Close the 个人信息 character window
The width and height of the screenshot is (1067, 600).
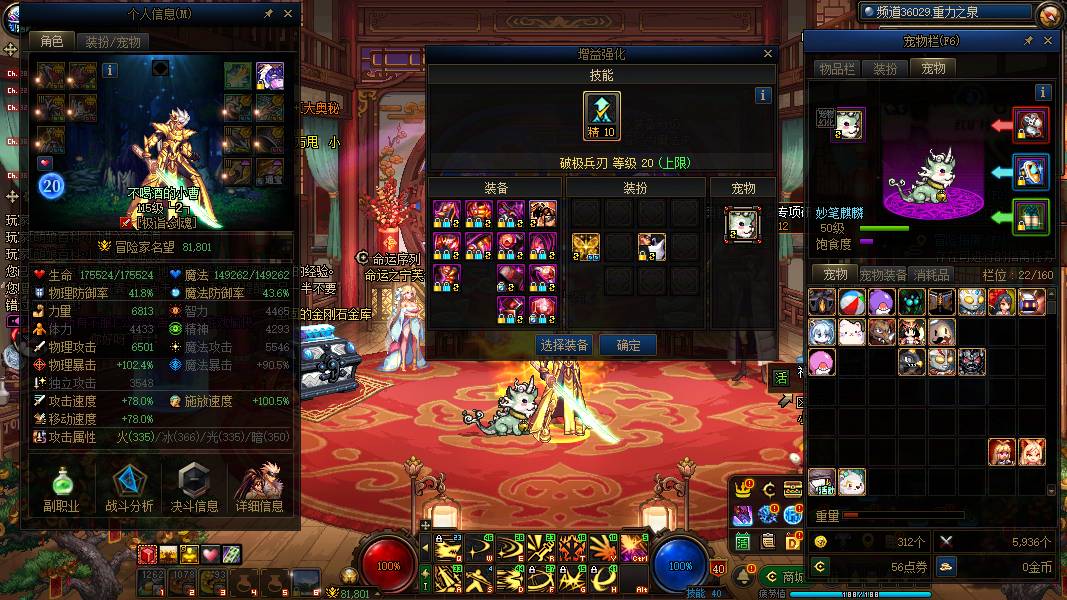click(x=288, y=14)
